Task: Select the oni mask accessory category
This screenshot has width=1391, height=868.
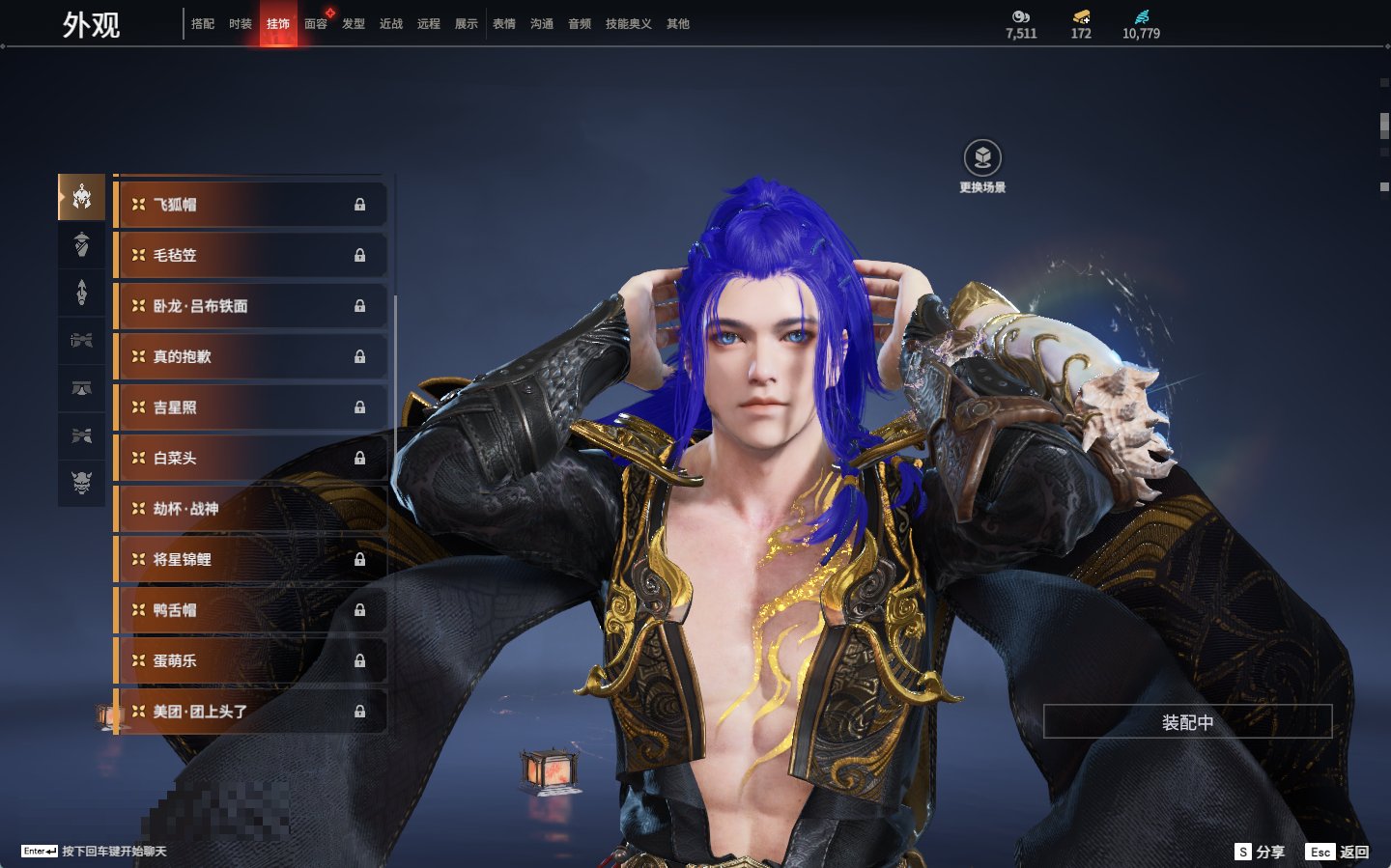Action: click(82, 482)
